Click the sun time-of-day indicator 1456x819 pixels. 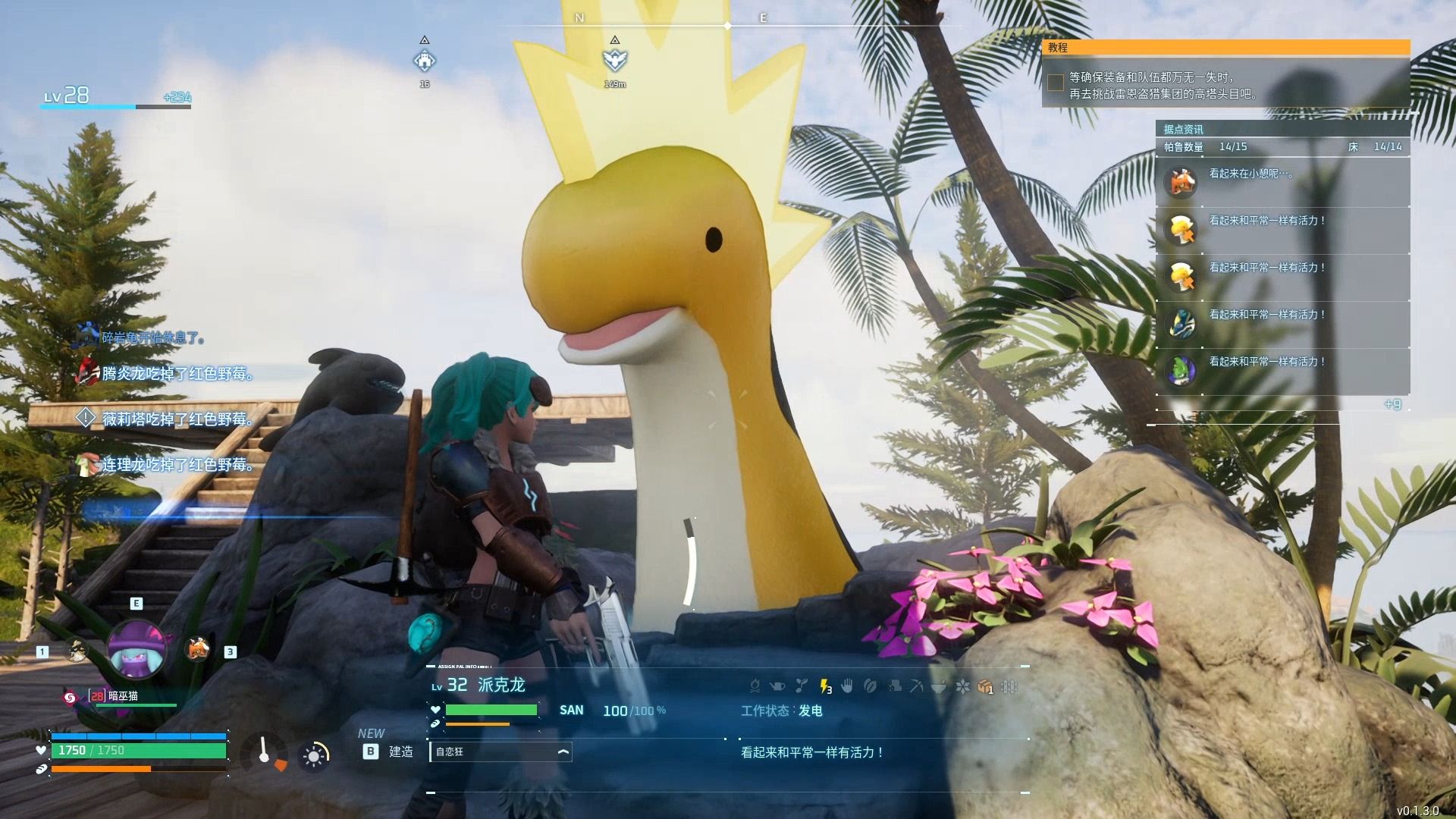(314, 755)
